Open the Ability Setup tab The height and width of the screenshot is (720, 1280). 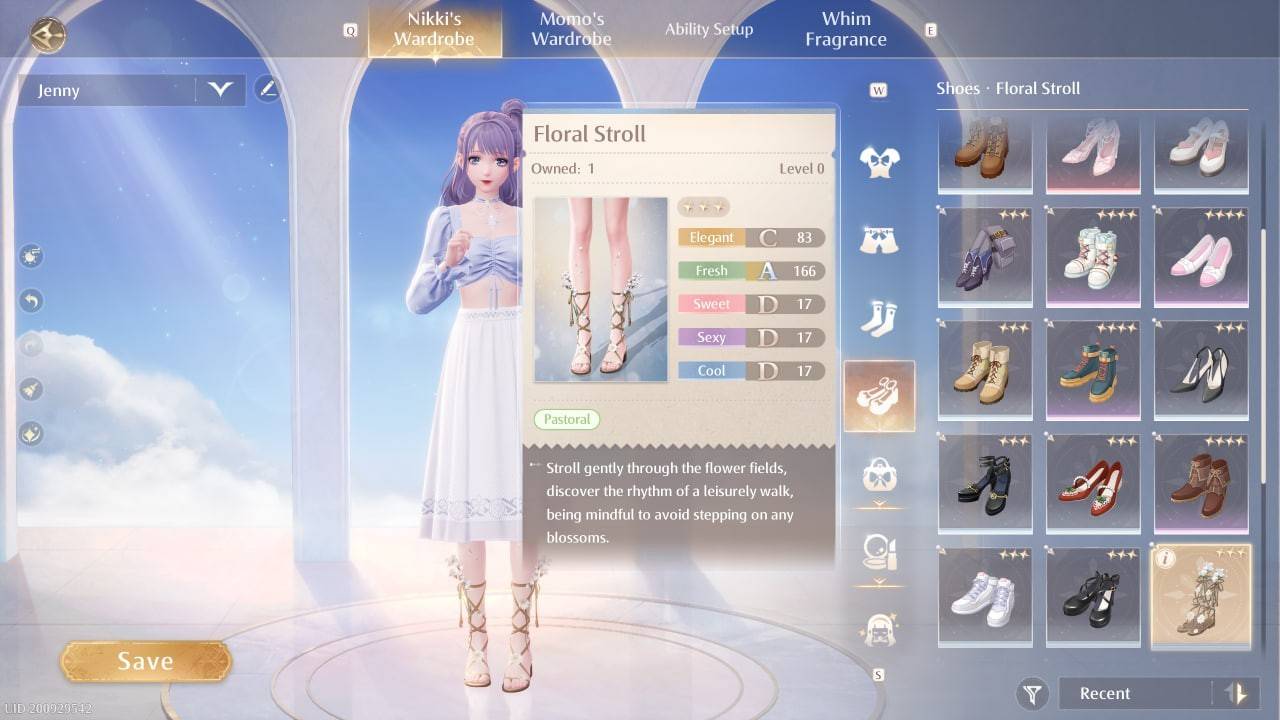[709, 29]
